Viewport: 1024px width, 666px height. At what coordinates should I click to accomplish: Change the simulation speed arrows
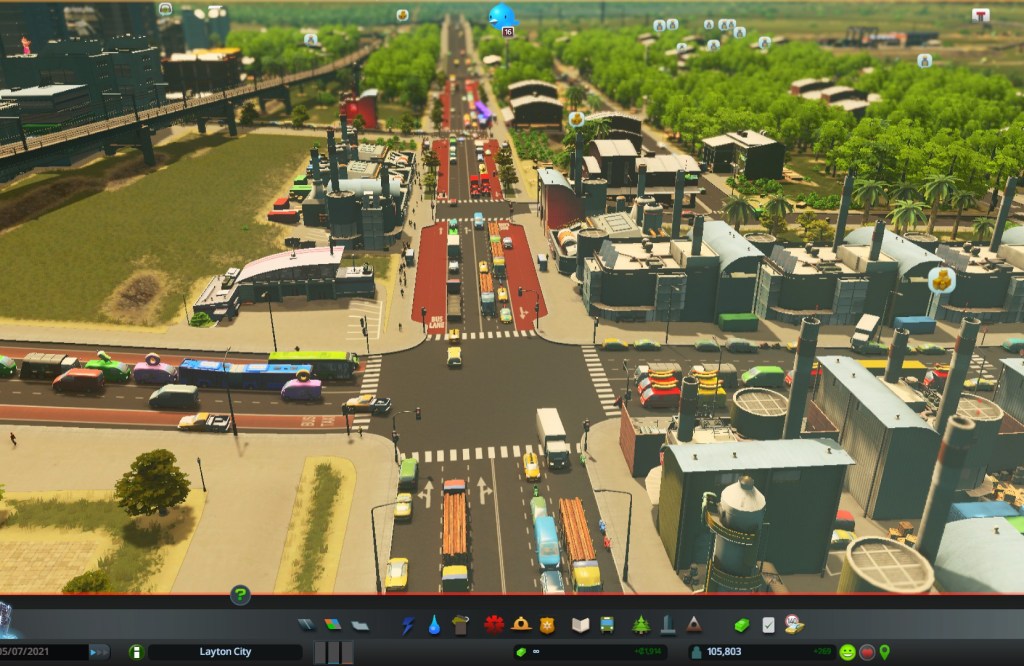tap(99, 652)
